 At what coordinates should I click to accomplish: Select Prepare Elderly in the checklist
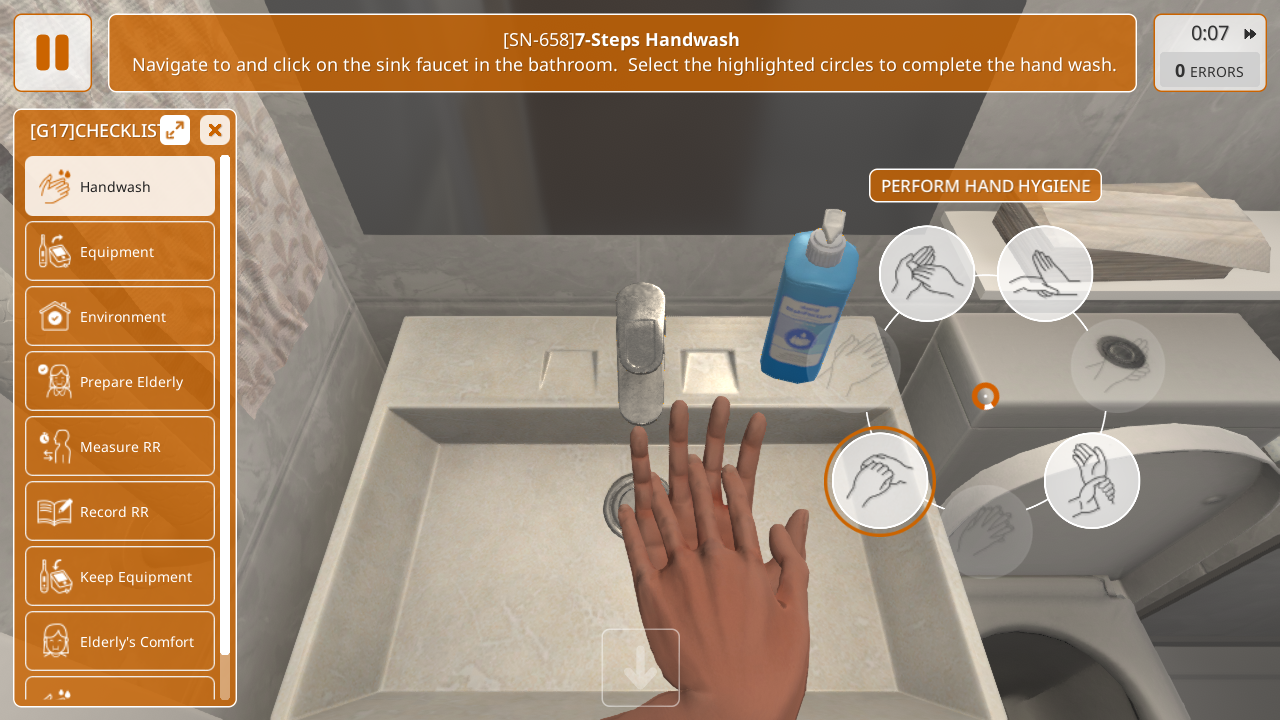(x=120, y=381)
